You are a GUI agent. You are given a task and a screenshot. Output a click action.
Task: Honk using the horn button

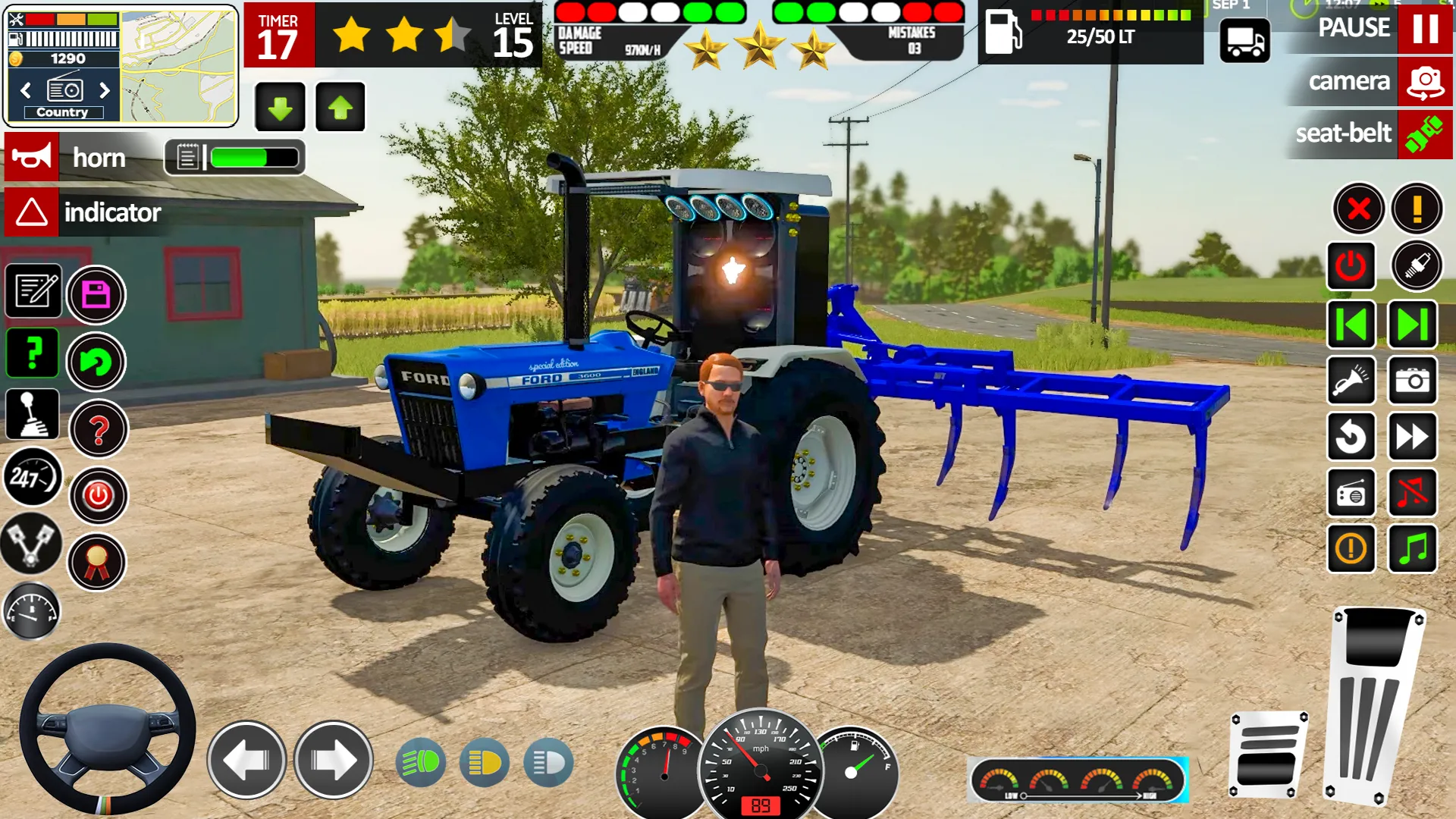coord(32,158)
